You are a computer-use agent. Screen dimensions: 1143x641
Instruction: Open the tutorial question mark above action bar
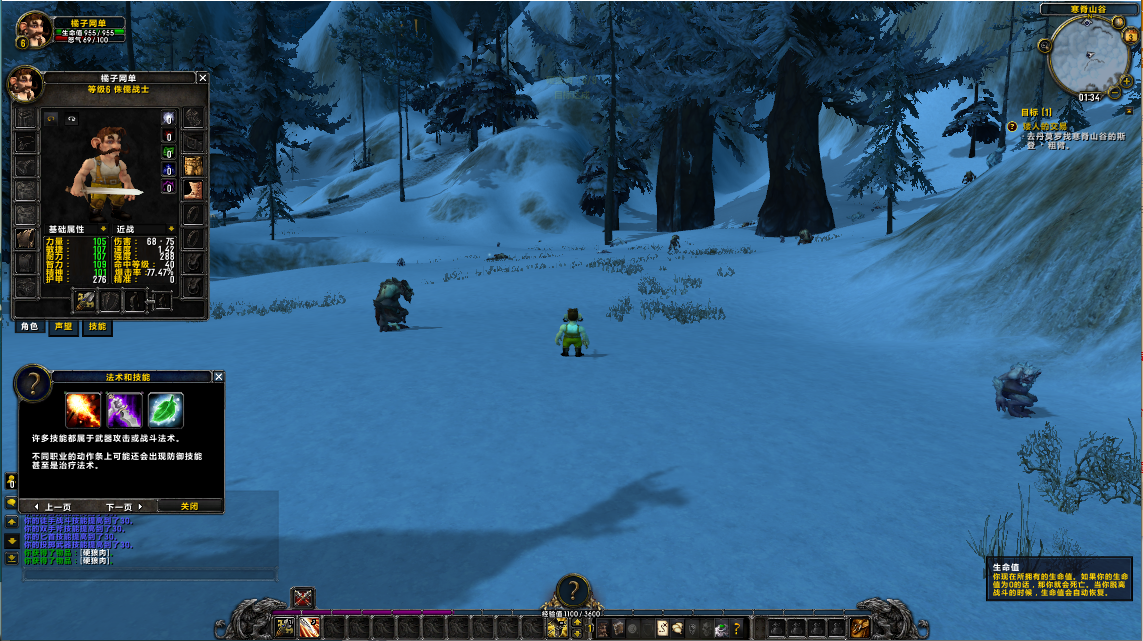click(x=572, y=589)
